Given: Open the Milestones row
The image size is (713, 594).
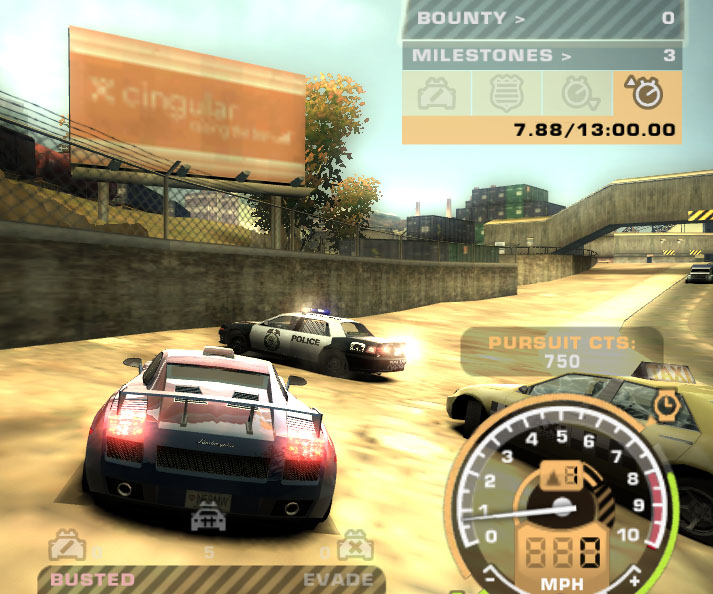Looking at the screenshot, I should [541, 56].
